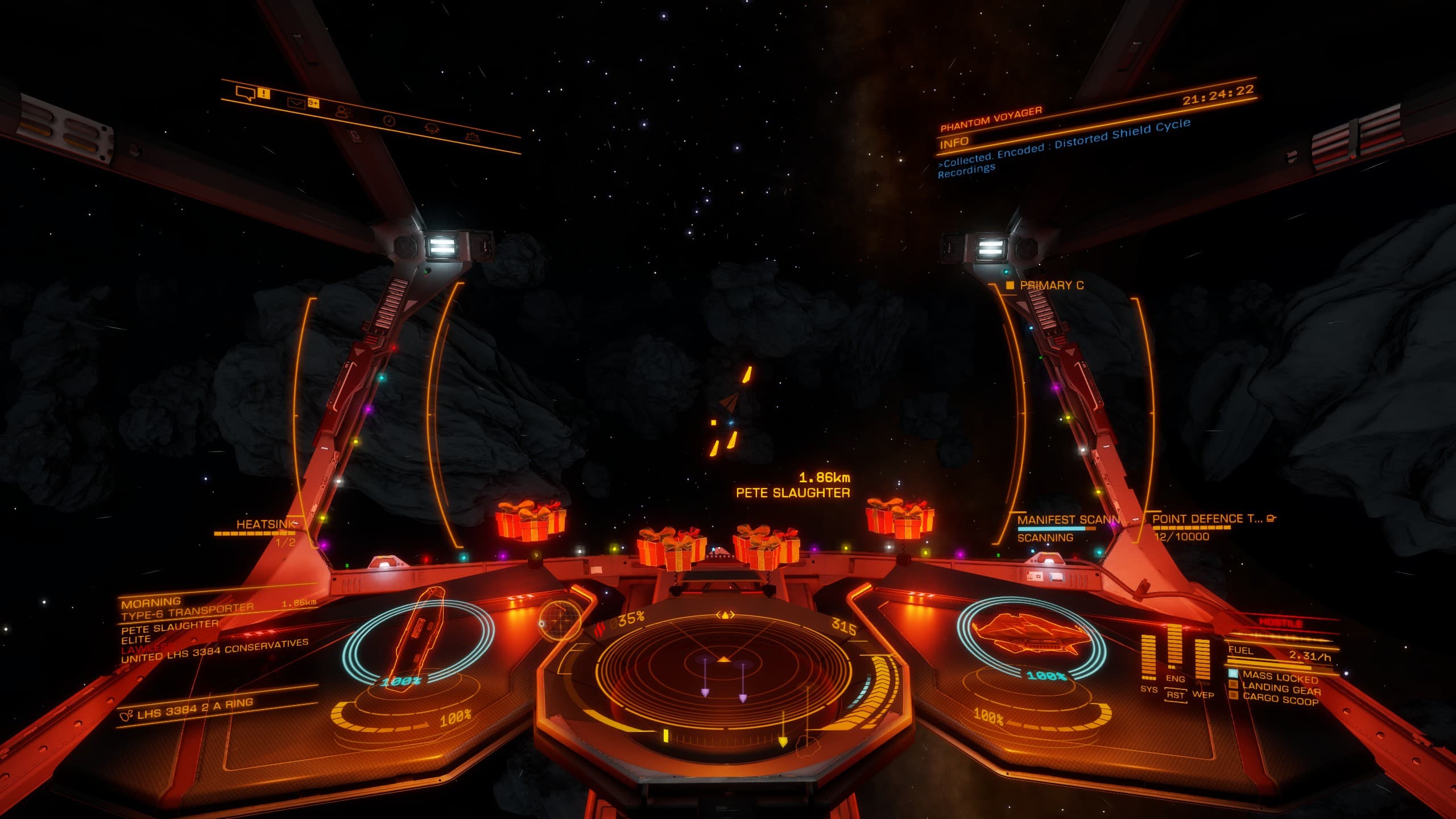Switch to the friends and wing tab
Viewport: 1456px width, 819px height.
coord(342,111)
